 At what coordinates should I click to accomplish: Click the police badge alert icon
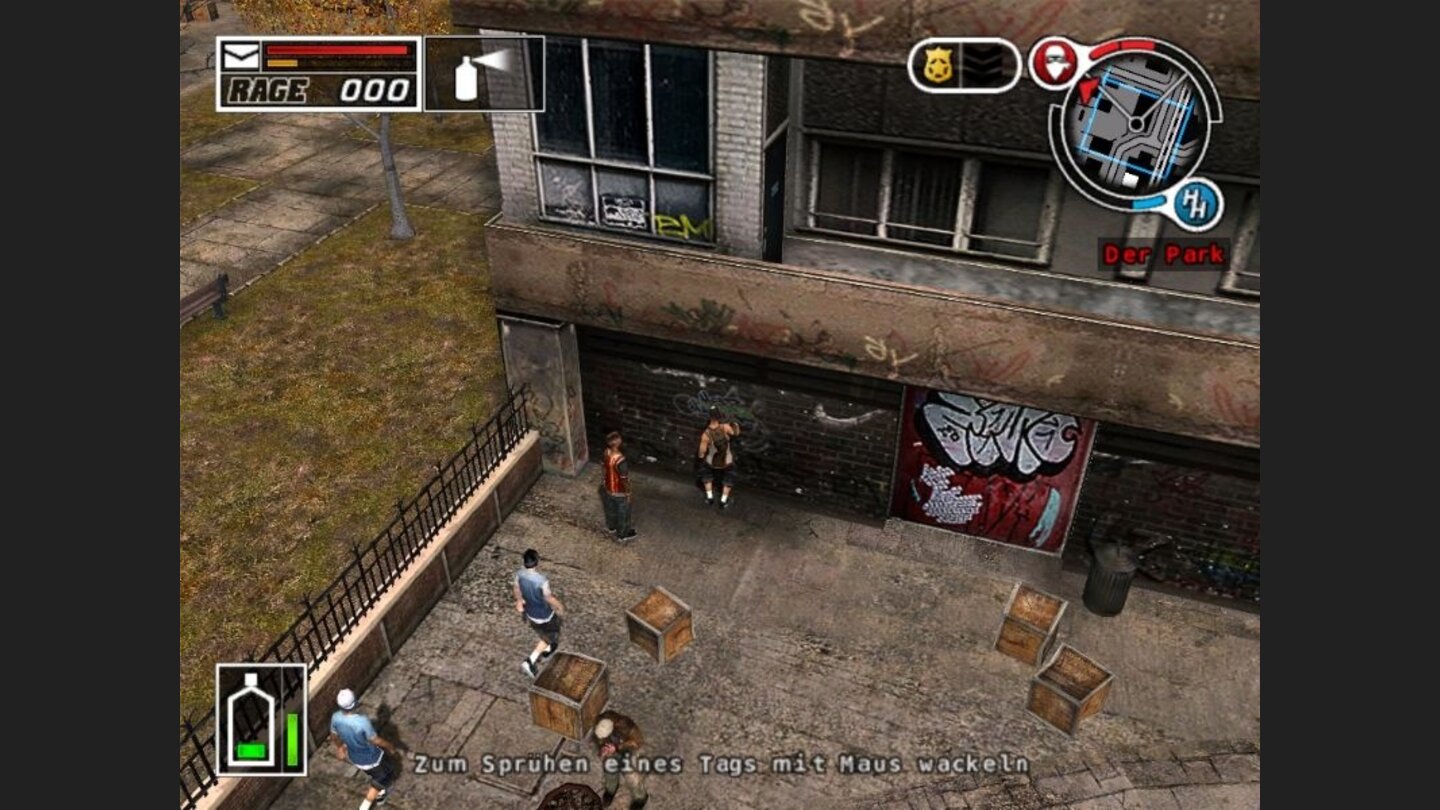click(939, 62)
